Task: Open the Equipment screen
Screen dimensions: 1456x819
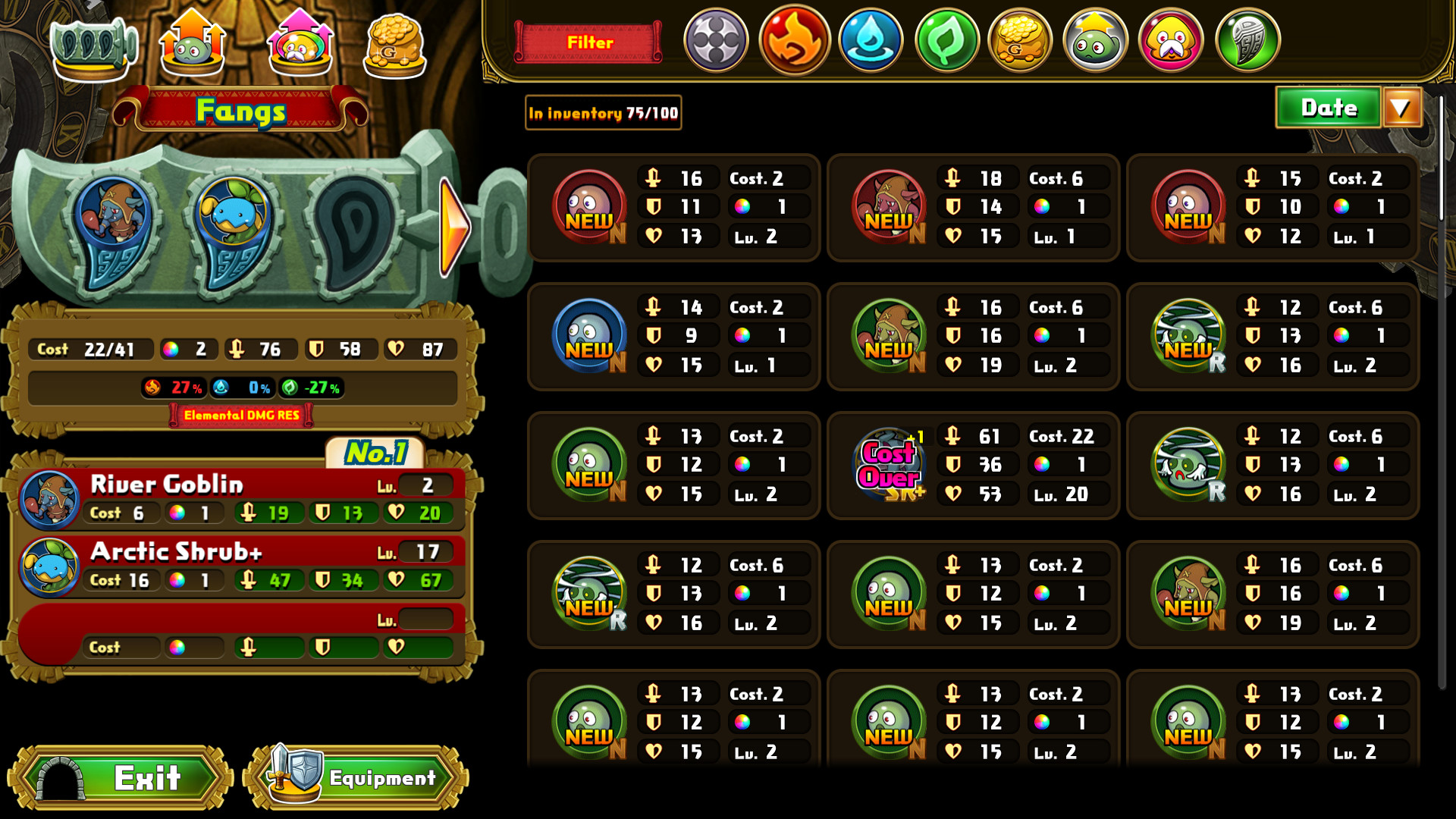Action: coord(354,777)
